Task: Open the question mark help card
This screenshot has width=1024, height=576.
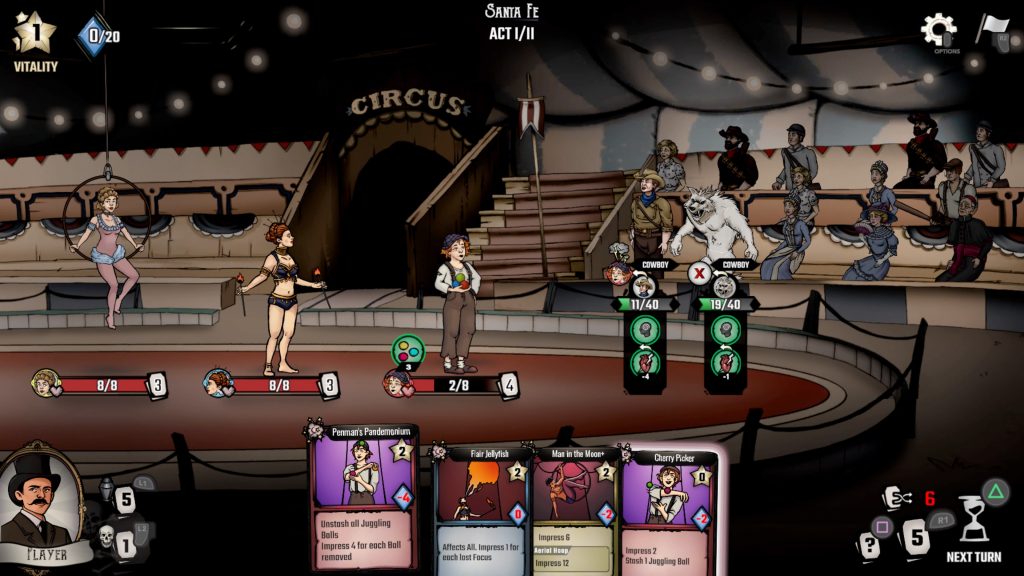Action: [871, 545]
